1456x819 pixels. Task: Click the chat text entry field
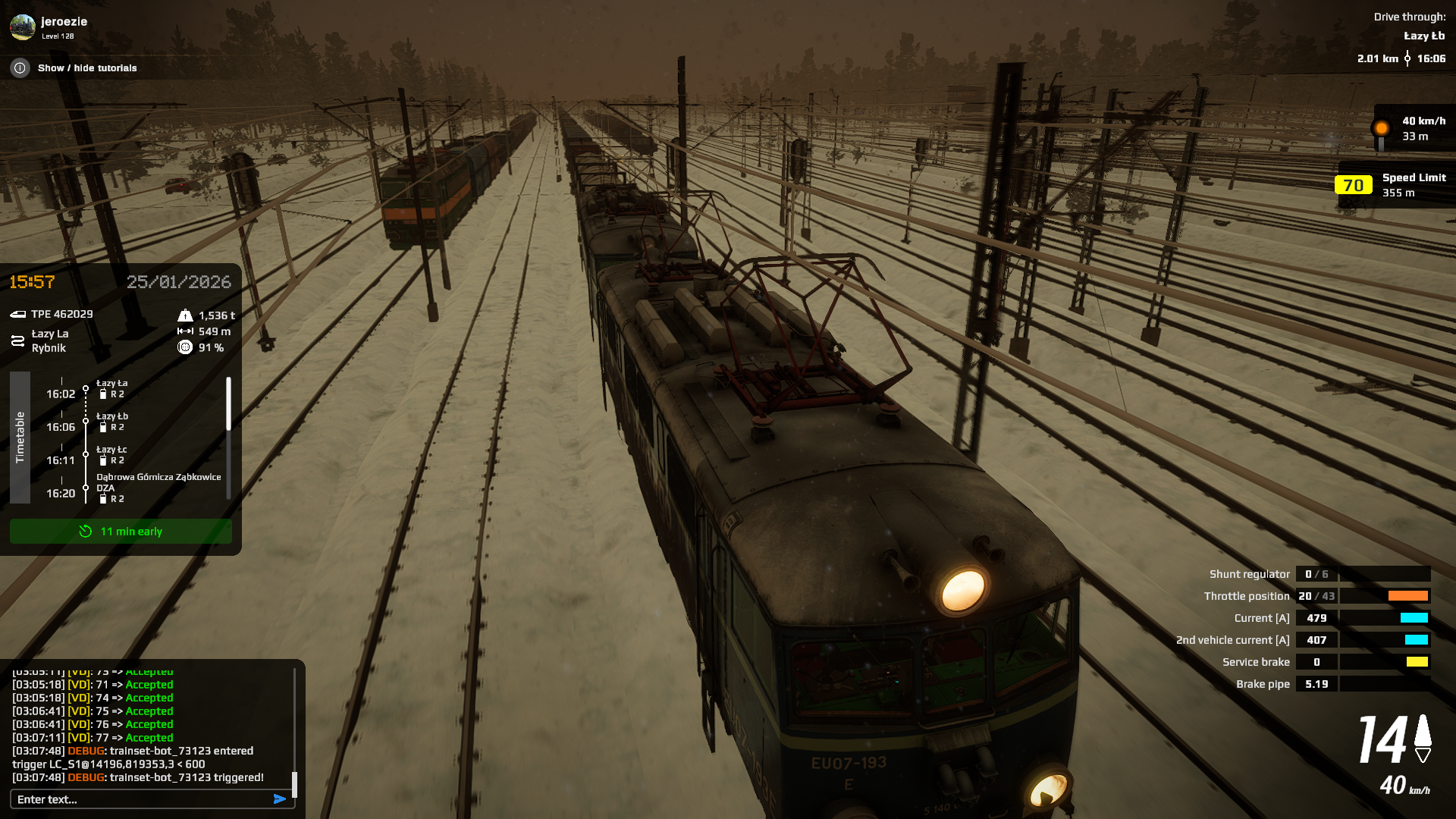pos(140,799)
